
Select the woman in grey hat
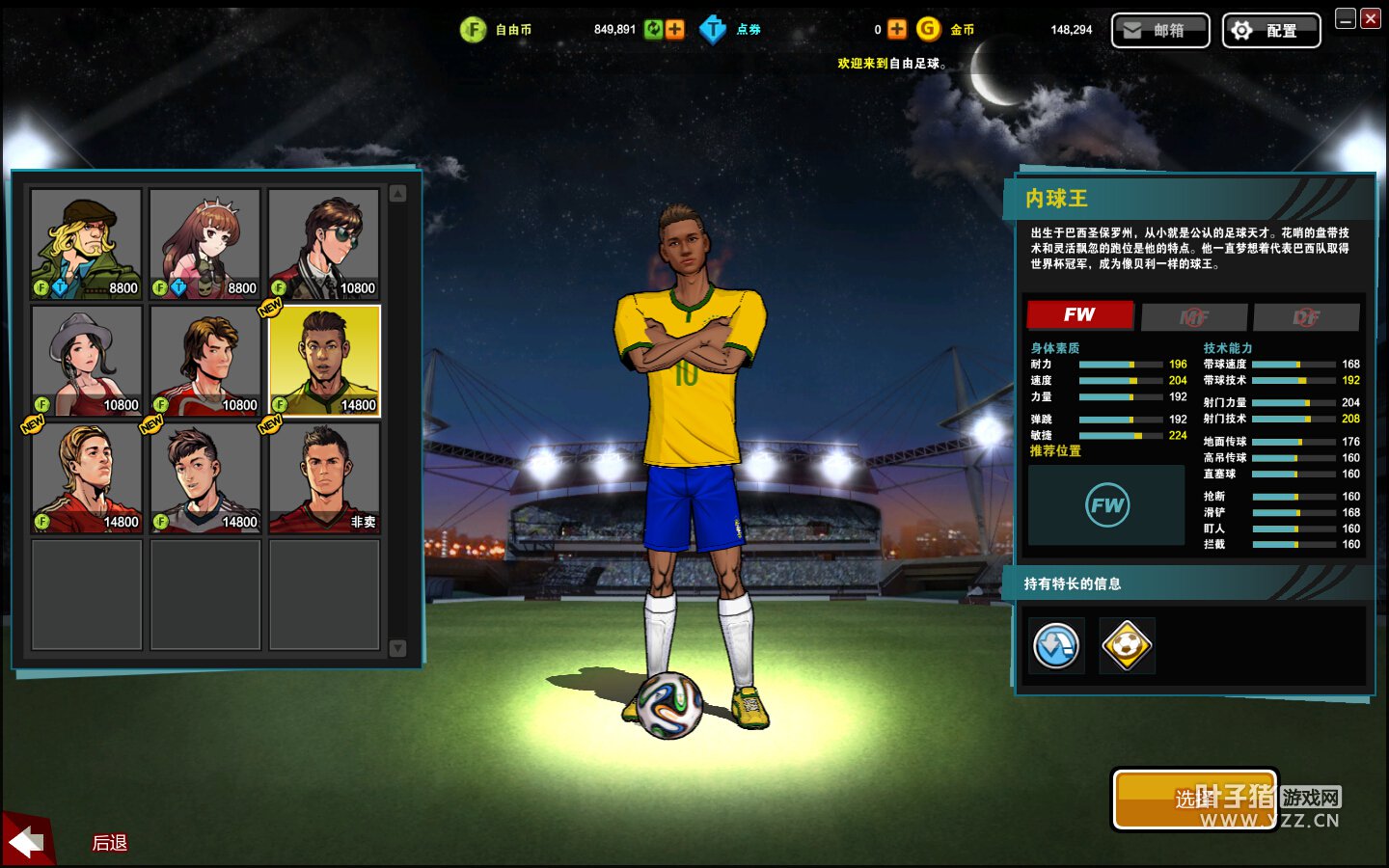pos(87,361)
